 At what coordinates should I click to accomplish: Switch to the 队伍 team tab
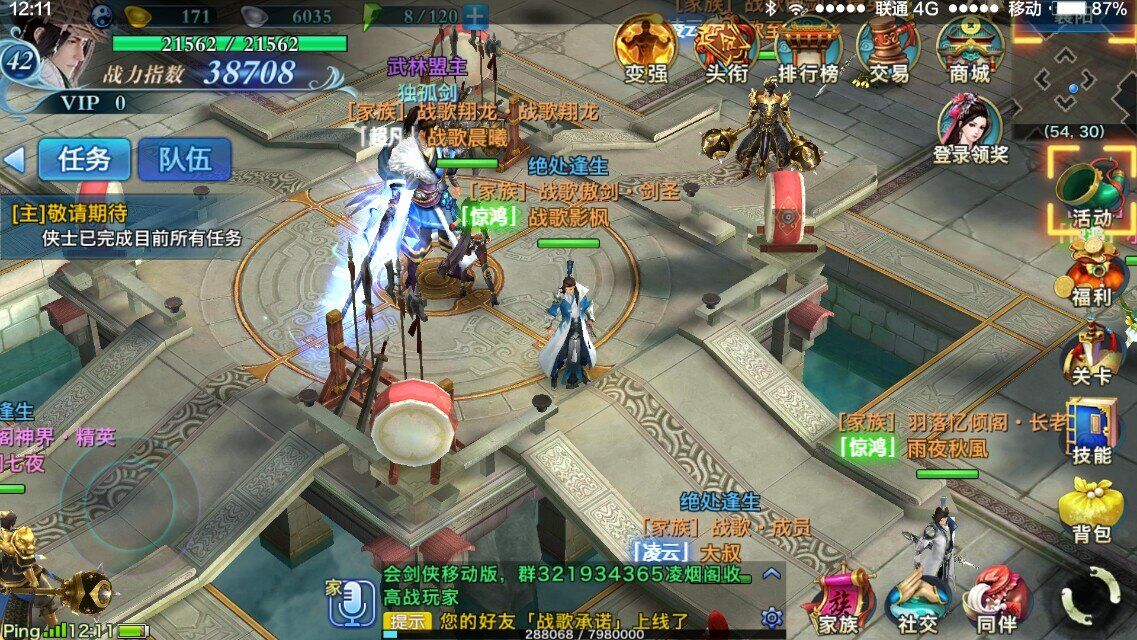[x=184, y=159]
